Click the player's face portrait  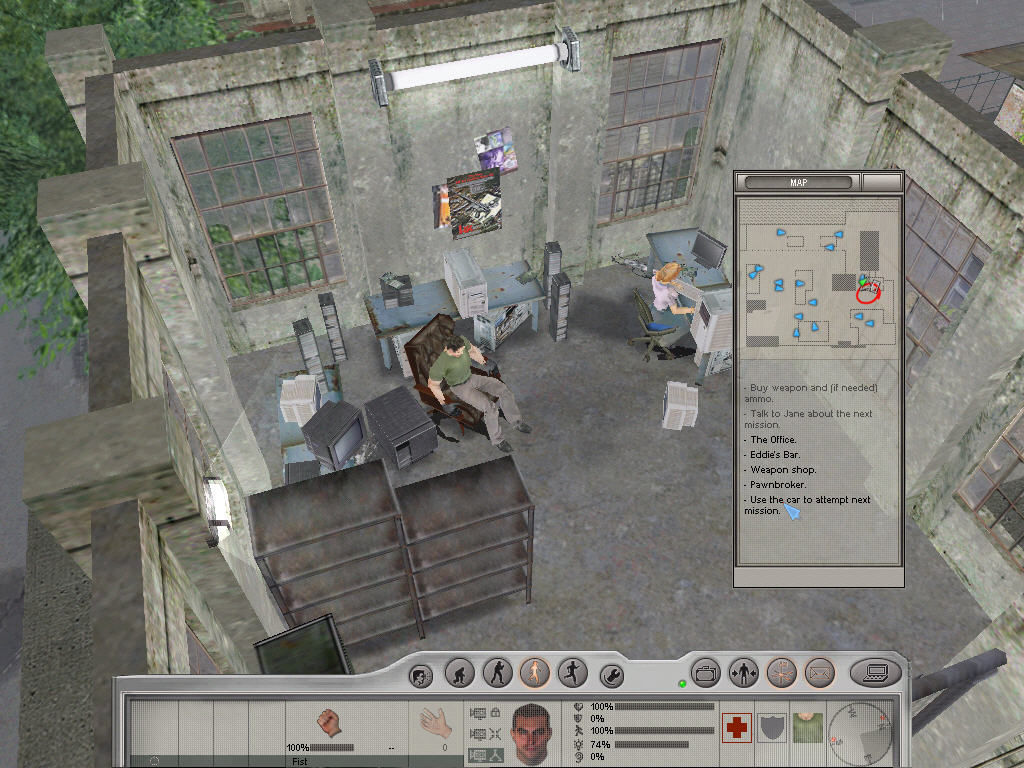[532, 732]
